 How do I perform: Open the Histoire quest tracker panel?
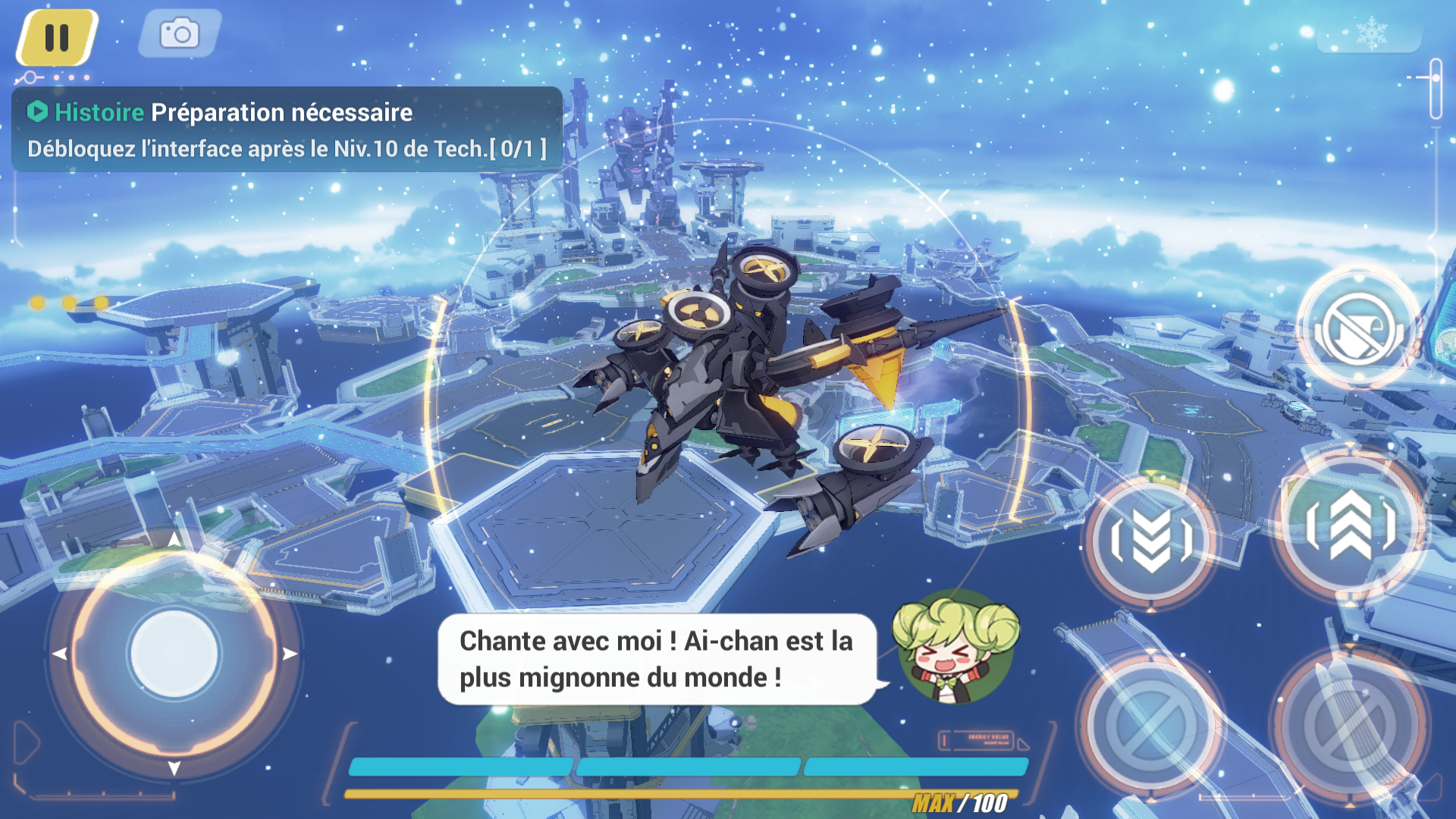(x=287, y=130)
